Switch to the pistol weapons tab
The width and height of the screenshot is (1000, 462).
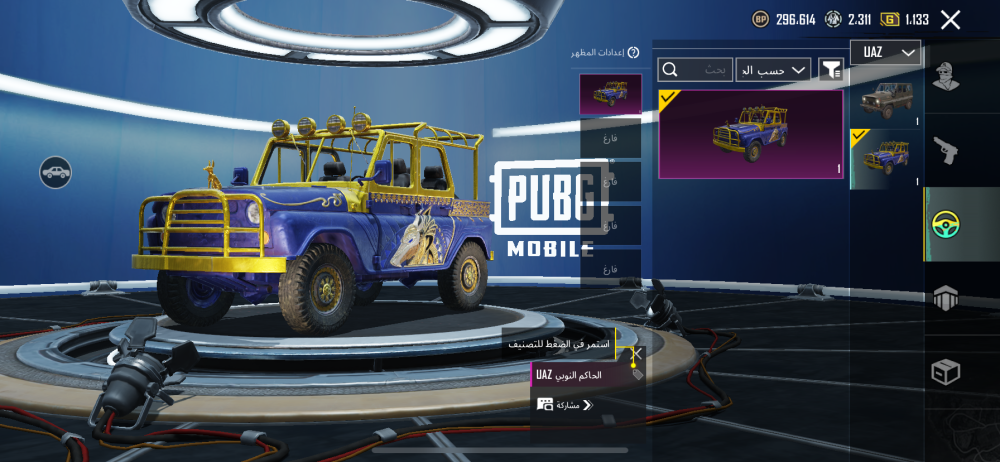click(x=946, y=150)
